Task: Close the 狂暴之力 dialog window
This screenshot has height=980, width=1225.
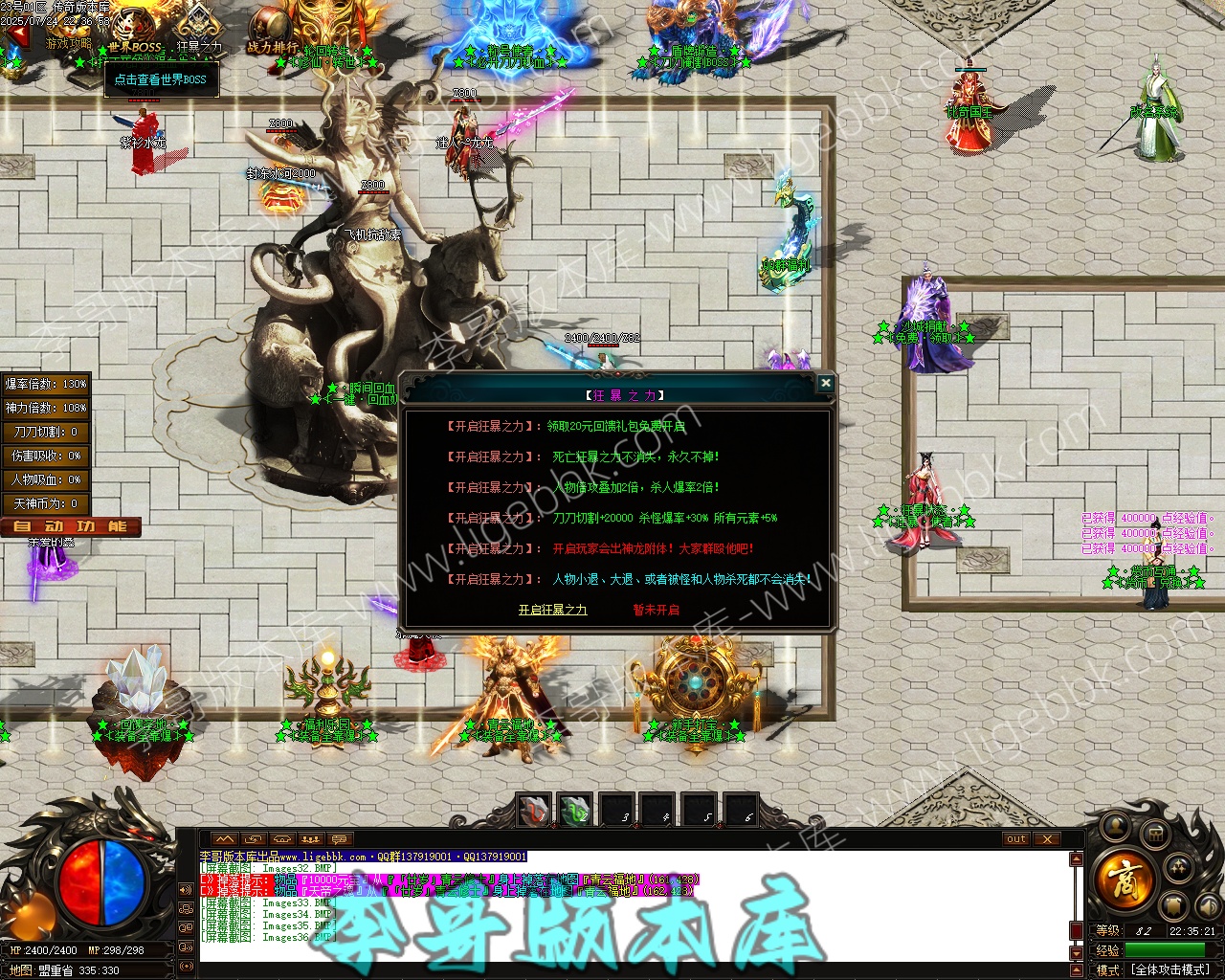Action: (825, 384)
